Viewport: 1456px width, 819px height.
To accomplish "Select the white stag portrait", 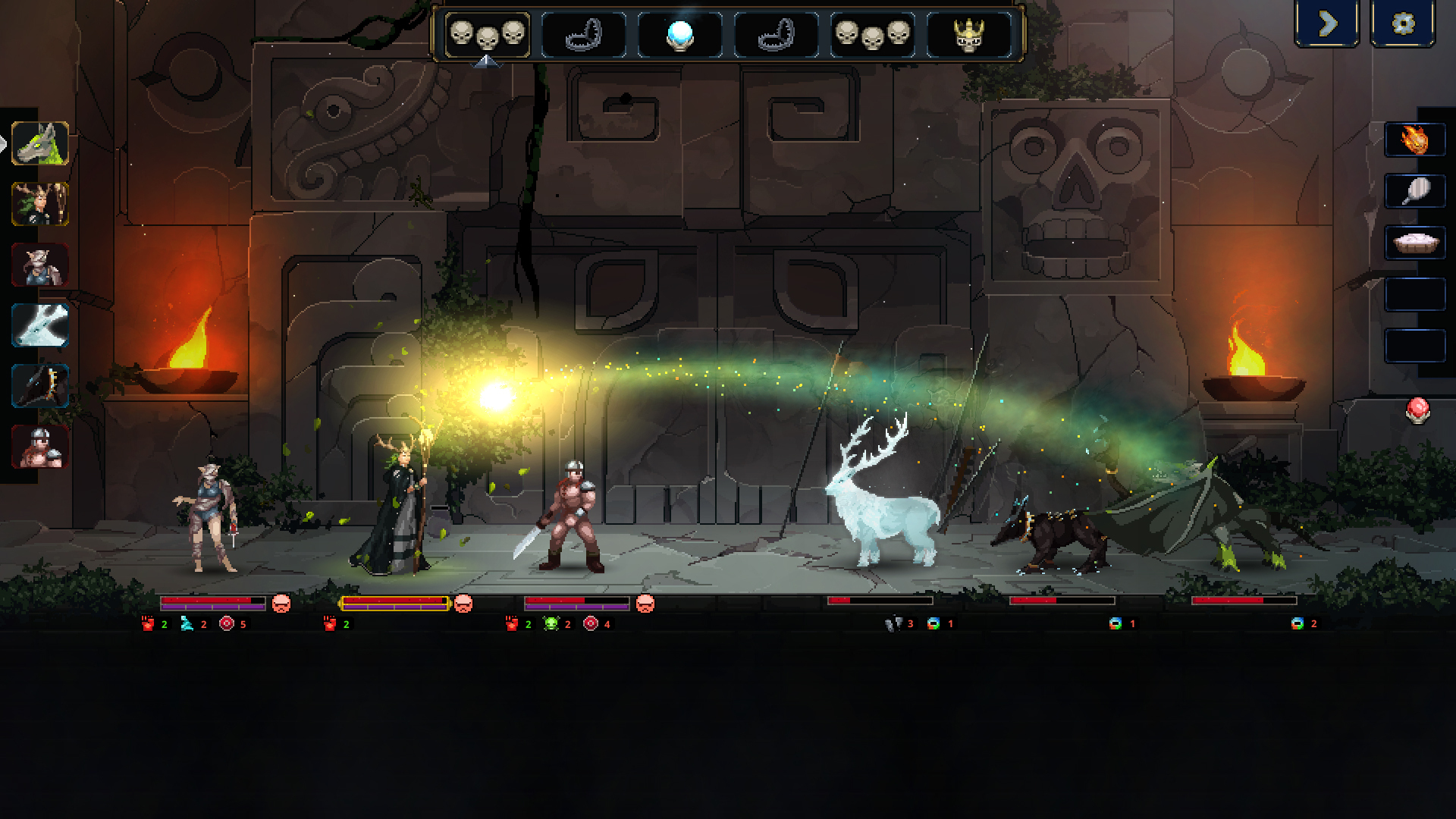I will (39, 326).
